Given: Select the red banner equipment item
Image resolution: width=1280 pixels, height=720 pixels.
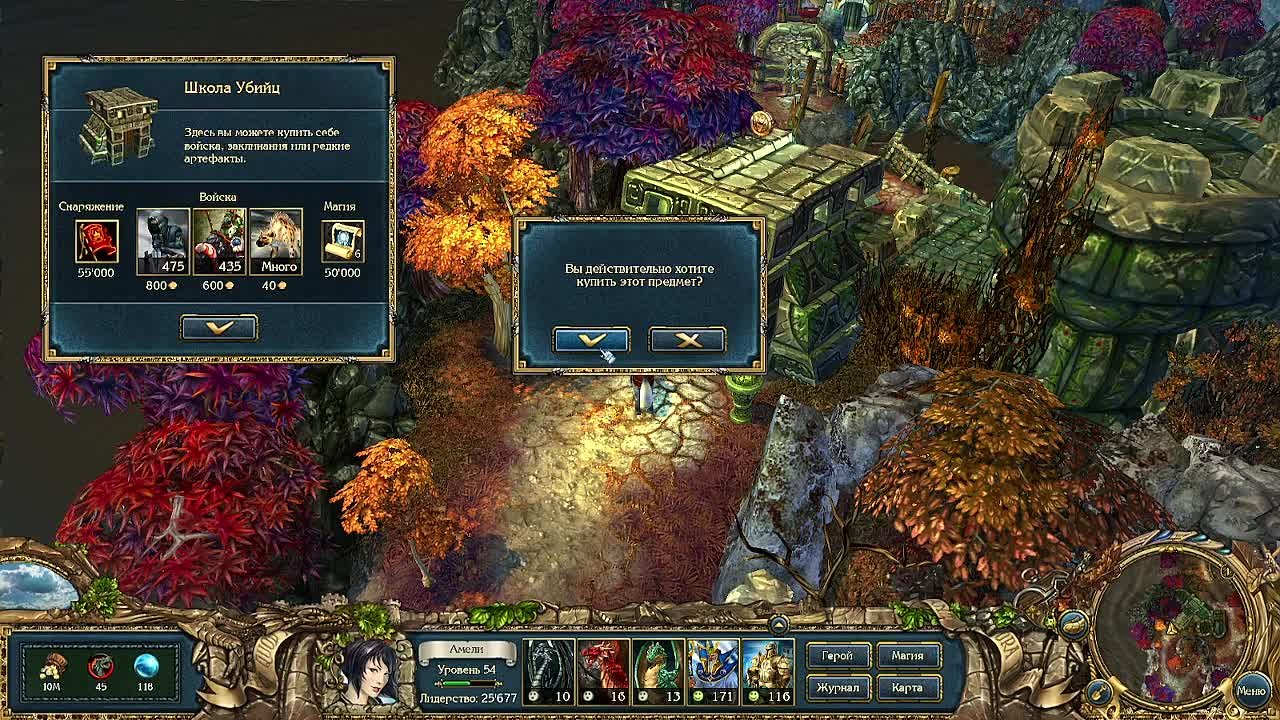Looking at the screenshot, I should tap(97, 242).
